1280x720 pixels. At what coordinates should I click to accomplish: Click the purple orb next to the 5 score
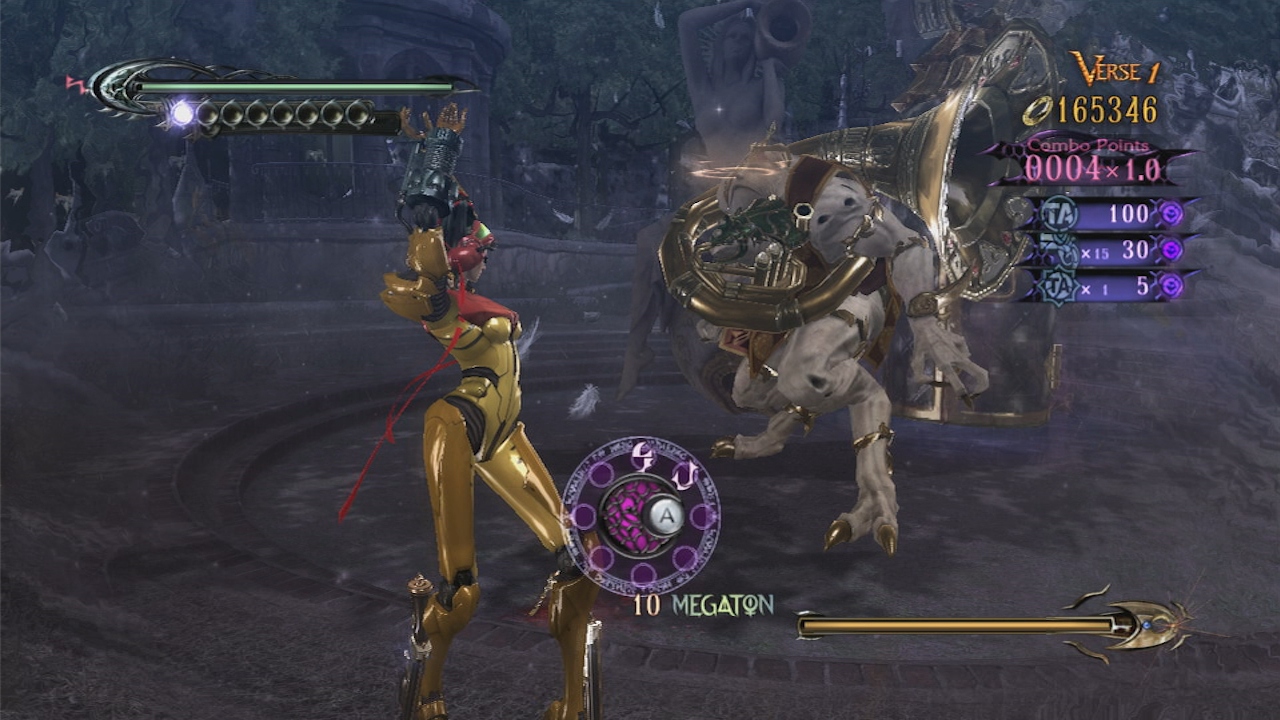click(1170, 284)
